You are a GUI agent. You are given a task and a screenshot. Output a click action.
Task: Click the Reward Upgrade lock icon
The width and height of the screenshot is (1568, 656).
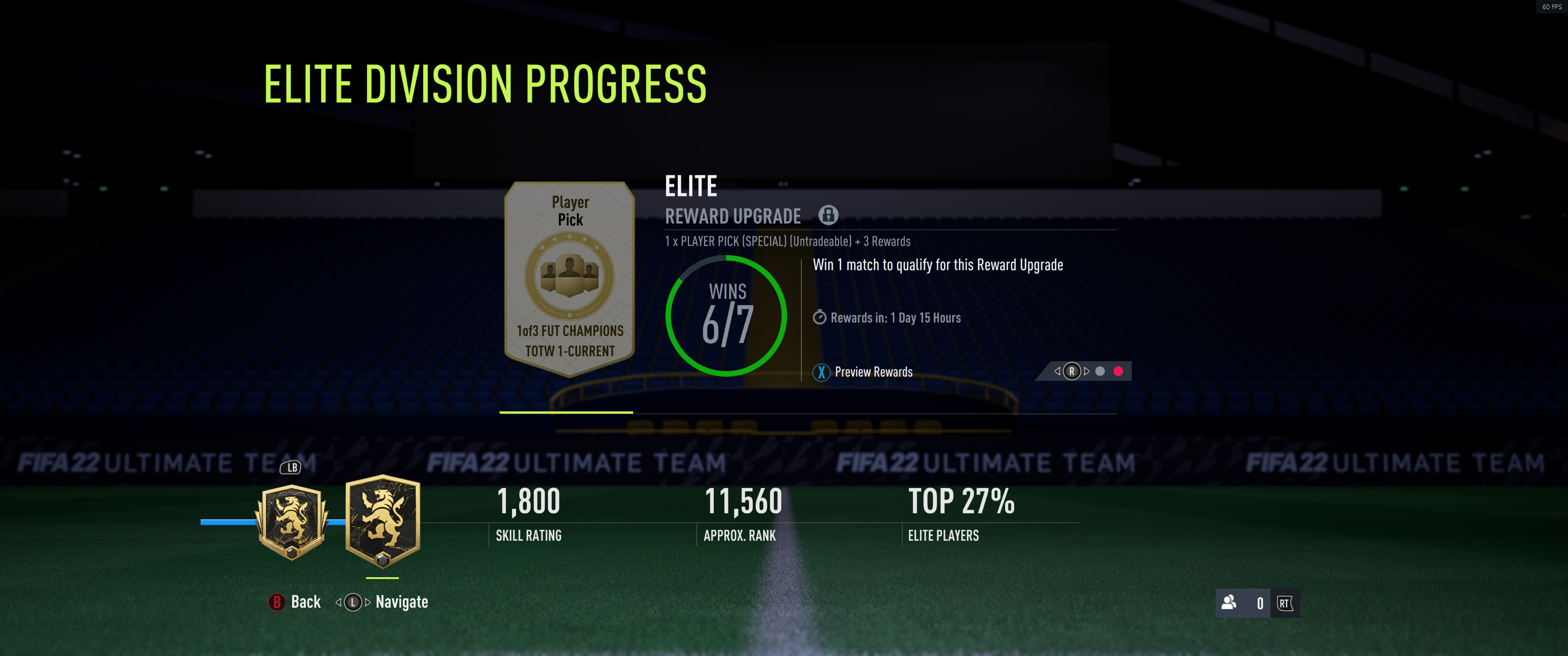click(x=828, y=215)
